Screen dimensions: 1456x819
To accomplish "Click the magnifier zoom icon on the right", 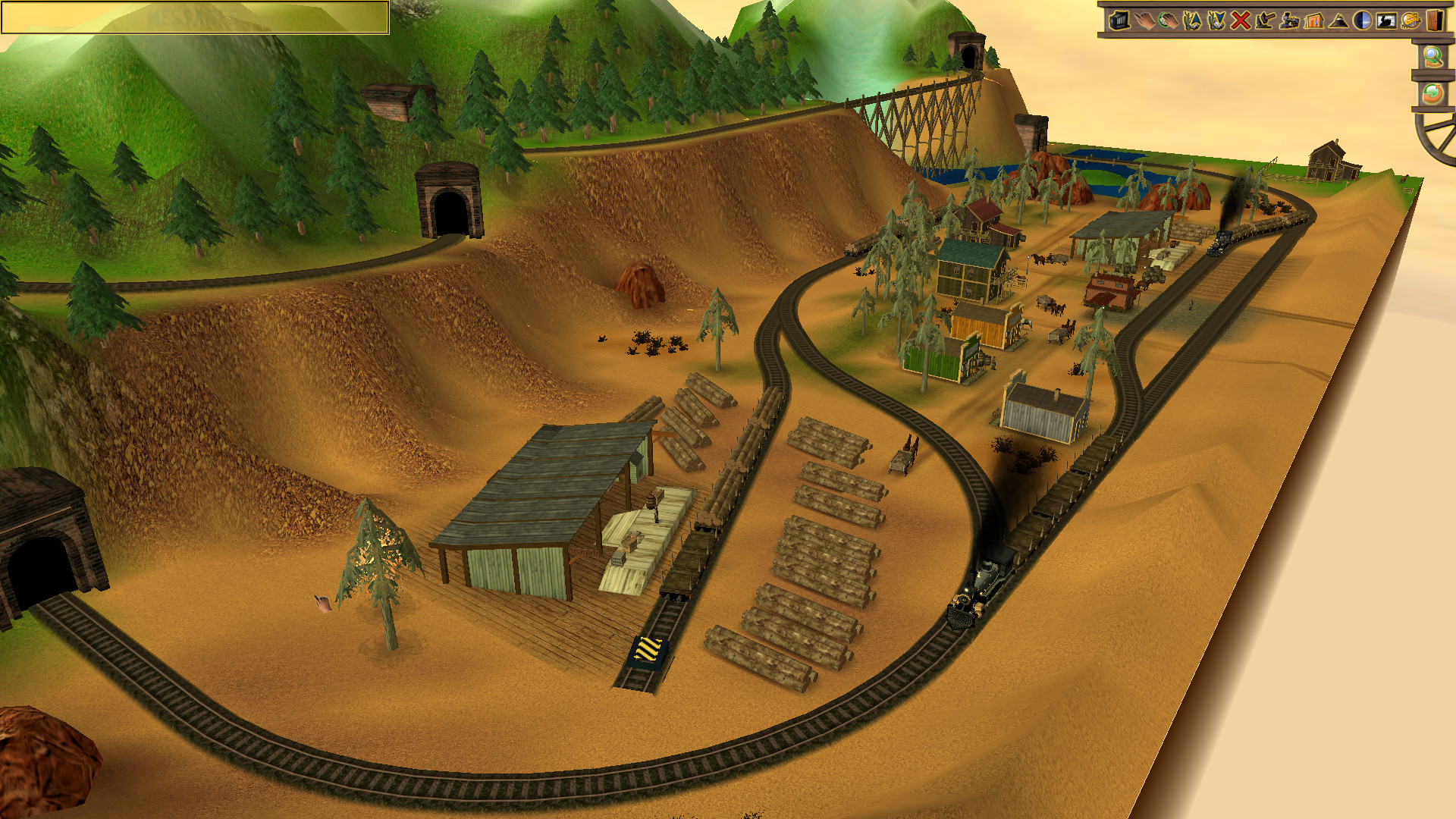I will 1433,56.
